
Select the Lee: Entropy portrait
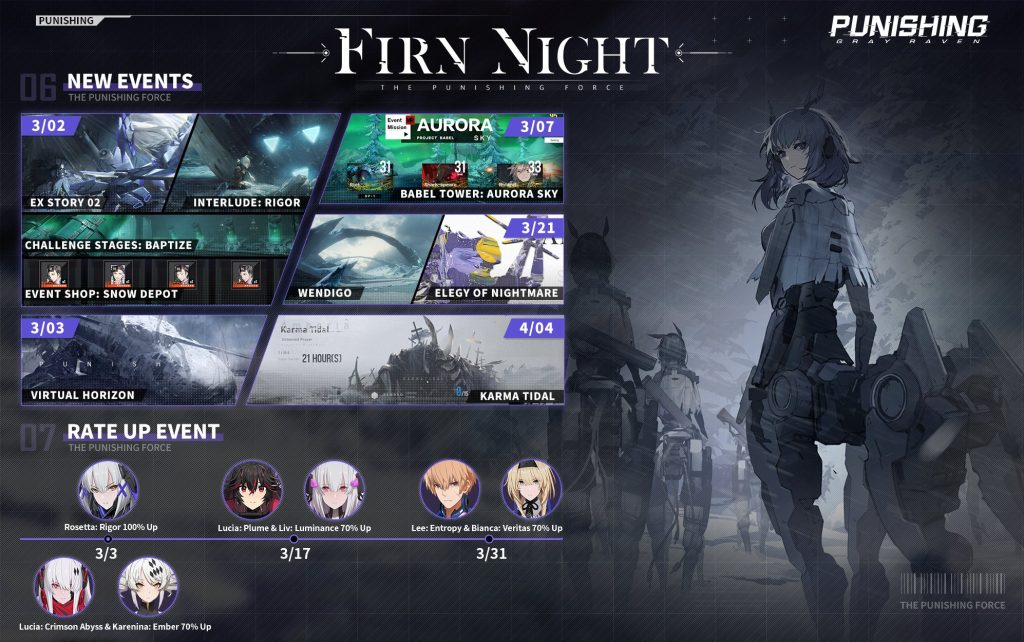450,489
